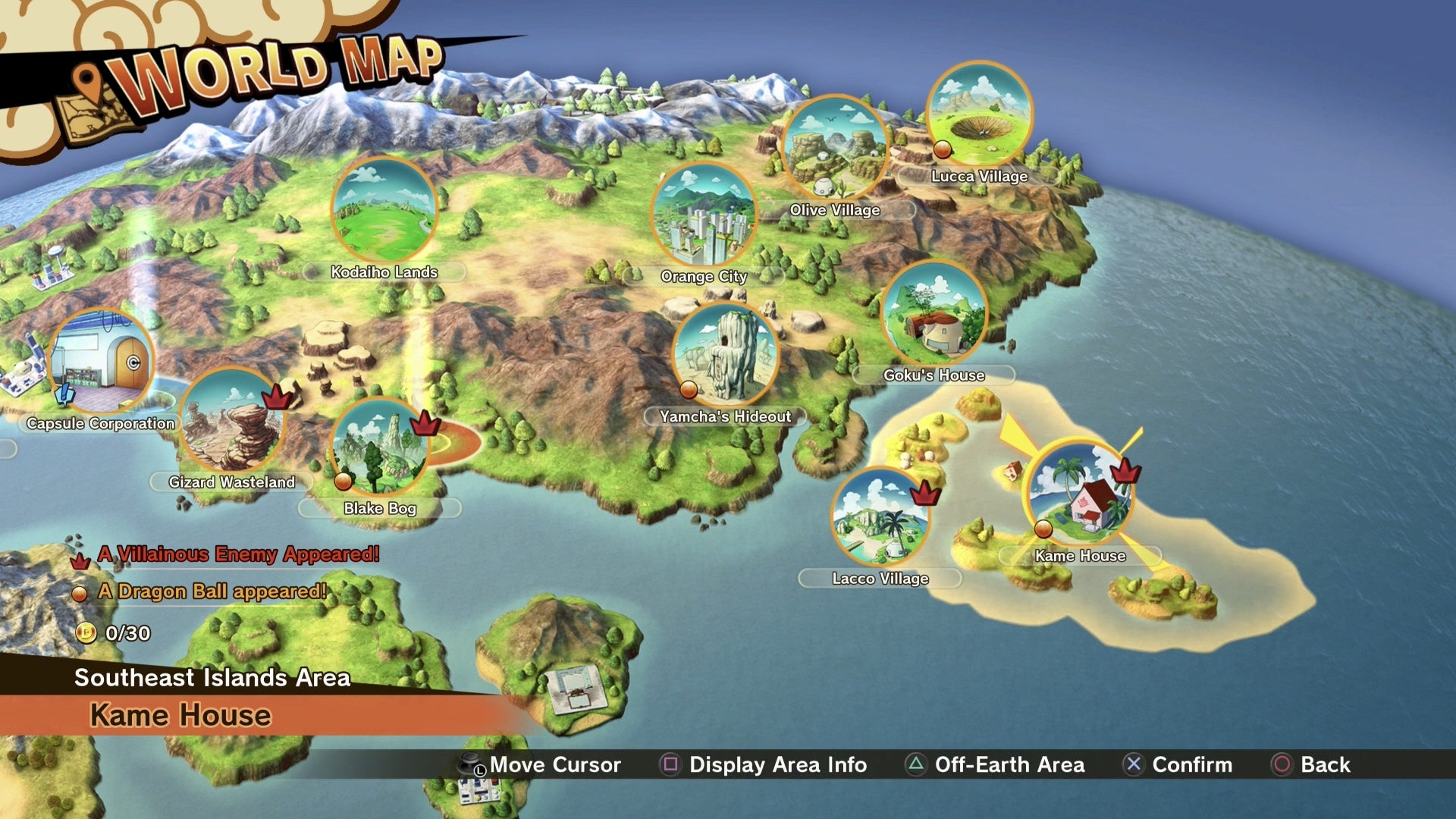Screen dimensions: 1456x819
Task: Switch to the Off-Earth Area map
Action: tap(995, 764)
